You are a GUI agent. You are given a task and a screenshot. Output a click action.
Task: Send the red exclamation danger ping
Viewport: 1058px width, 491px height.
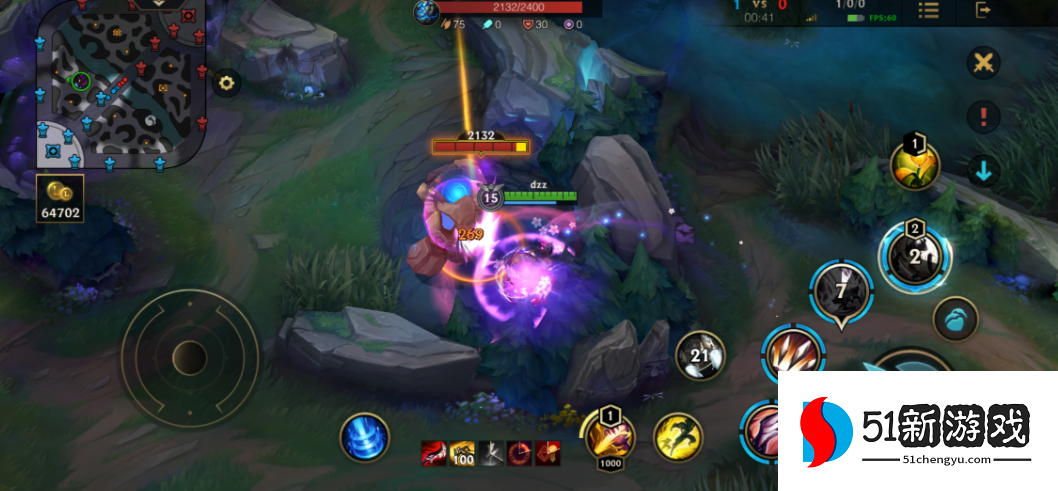click(x=984, y=116)
